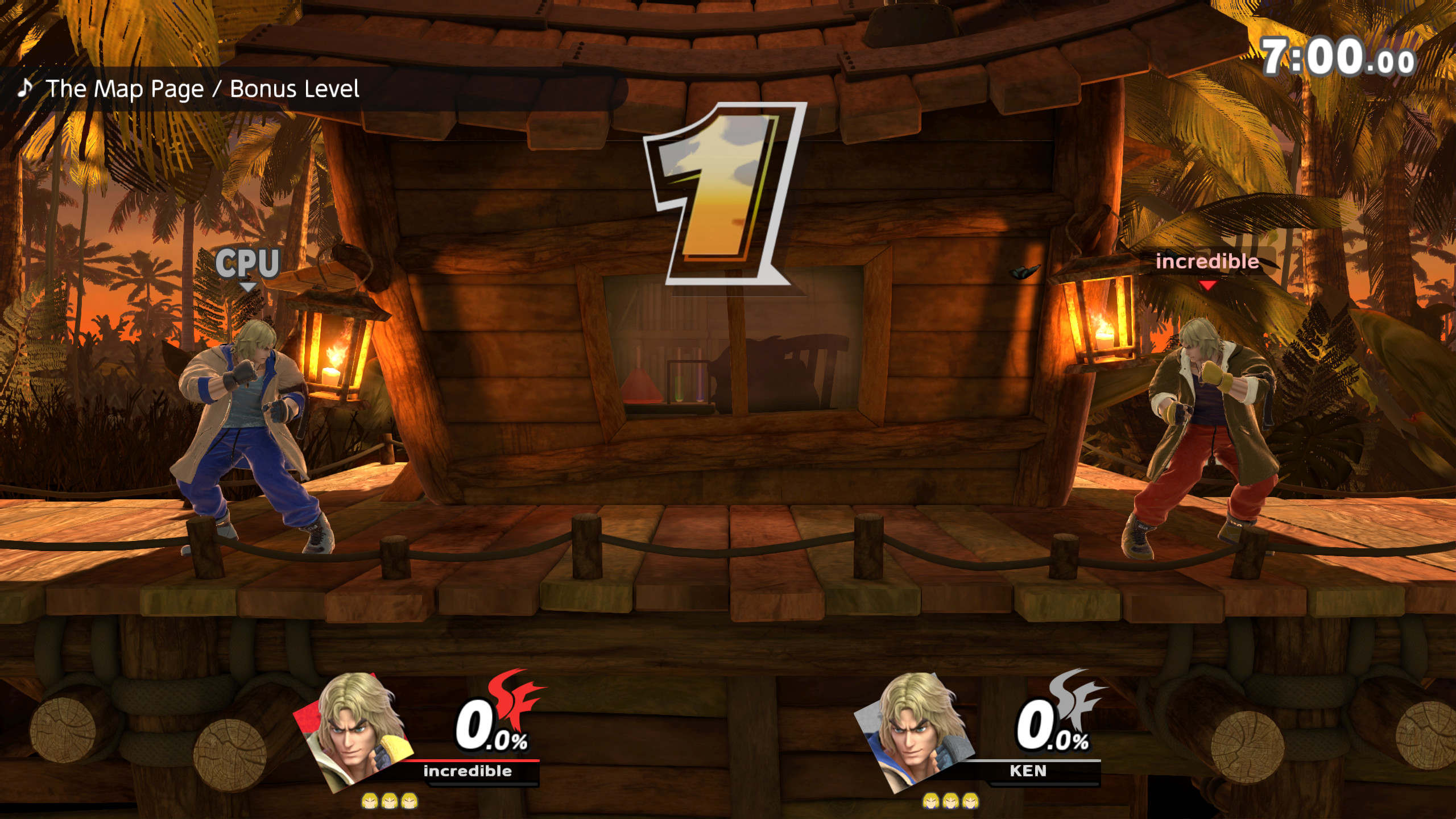
Task: Click the music note icon before the song title
Action: pyautogui.click(x=24, y=88)
